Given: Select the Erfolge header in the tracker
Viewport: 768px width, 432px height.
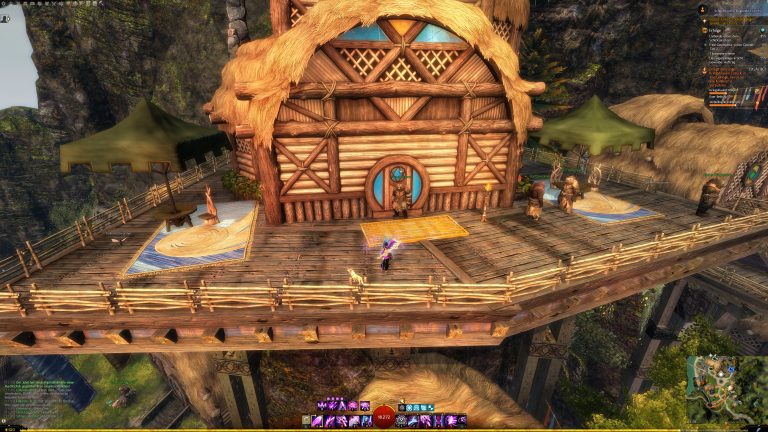Looking at the screenshot, I should click(714, 31).
